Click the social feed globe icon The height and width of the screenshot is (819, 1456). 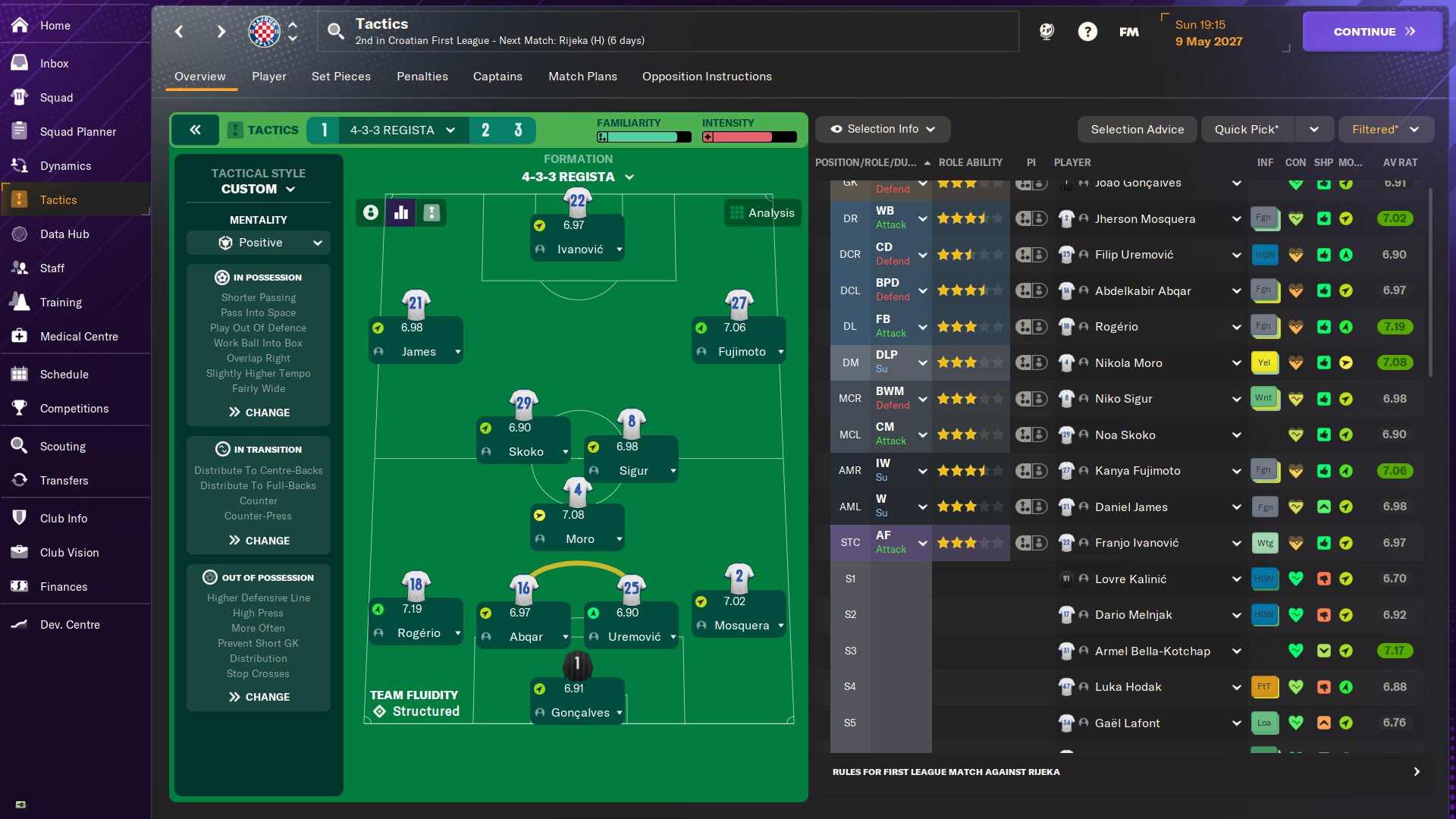[x=1047, y=31]
